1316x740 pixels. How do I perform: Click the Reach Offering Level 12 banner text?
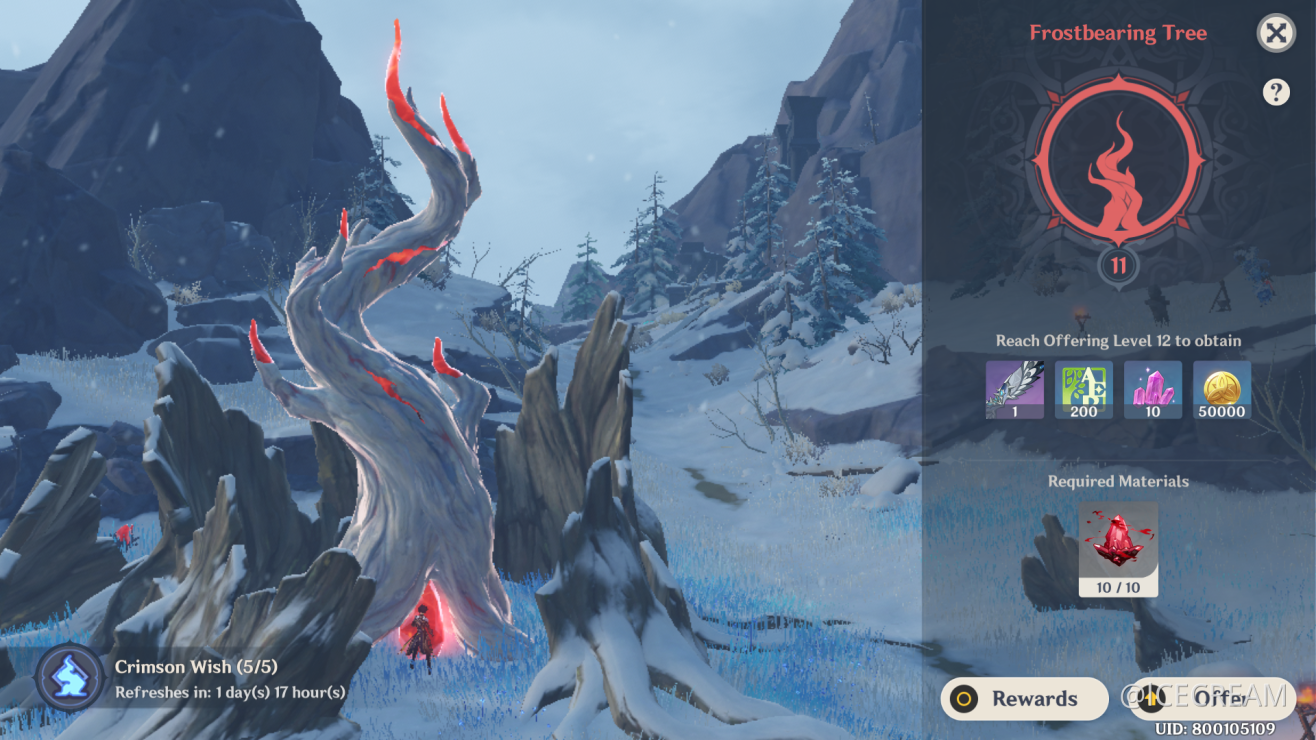pyautogui.click(x=1117, y=341)
